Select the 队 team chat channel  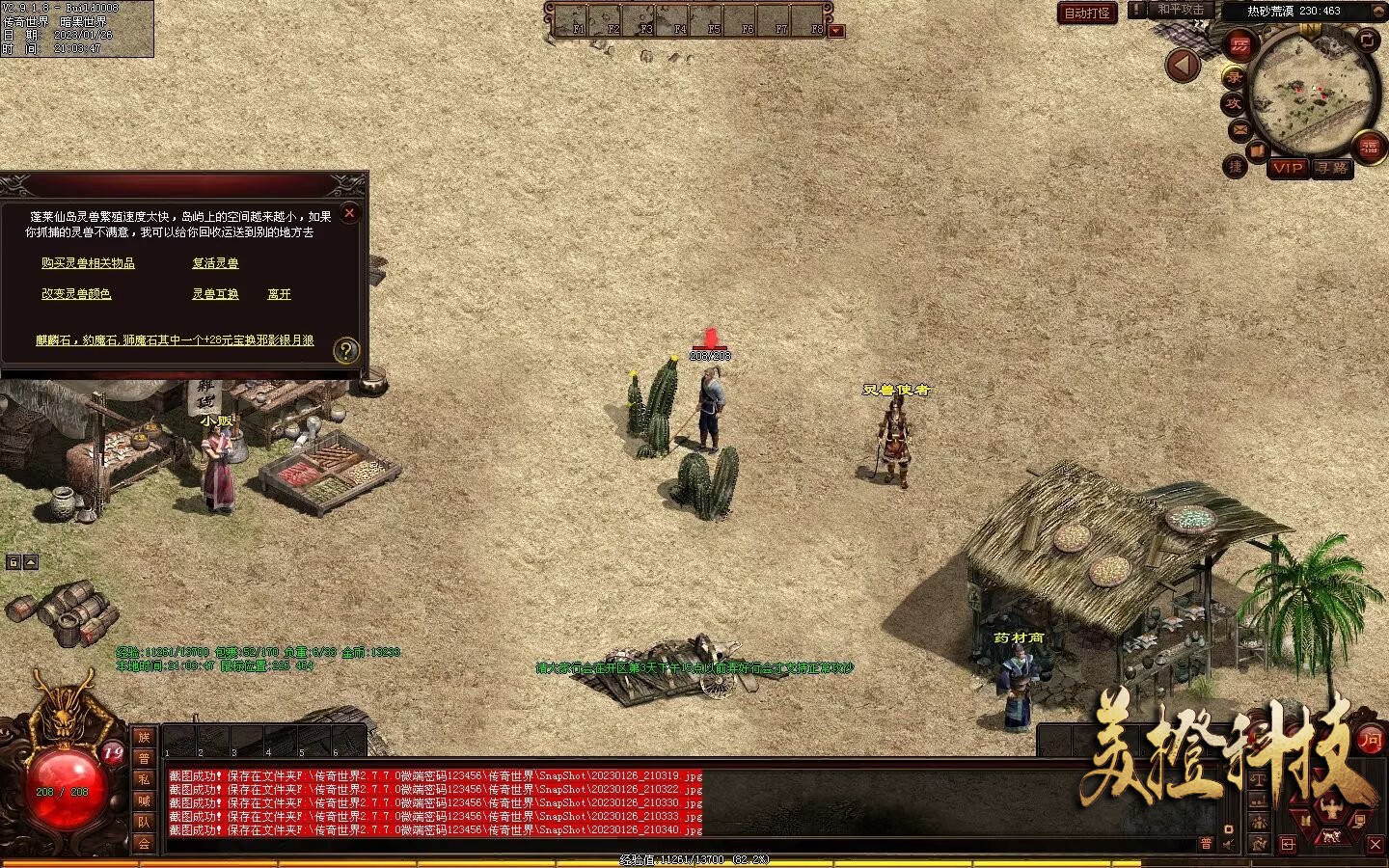pos(144,822)
